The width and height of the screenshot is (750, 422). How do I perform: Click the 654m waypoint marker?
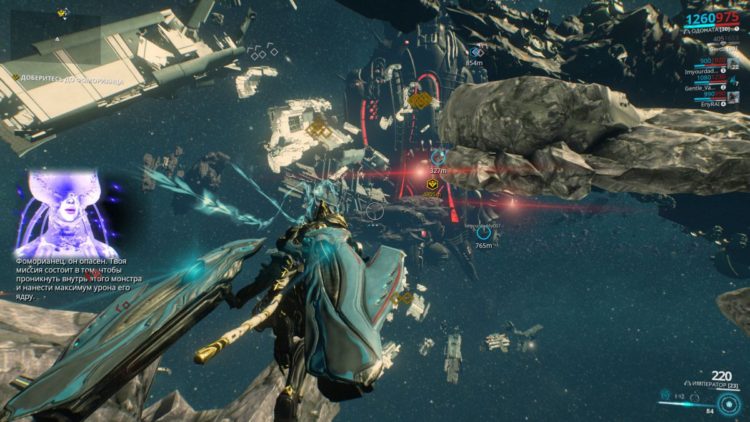point(476,52)
